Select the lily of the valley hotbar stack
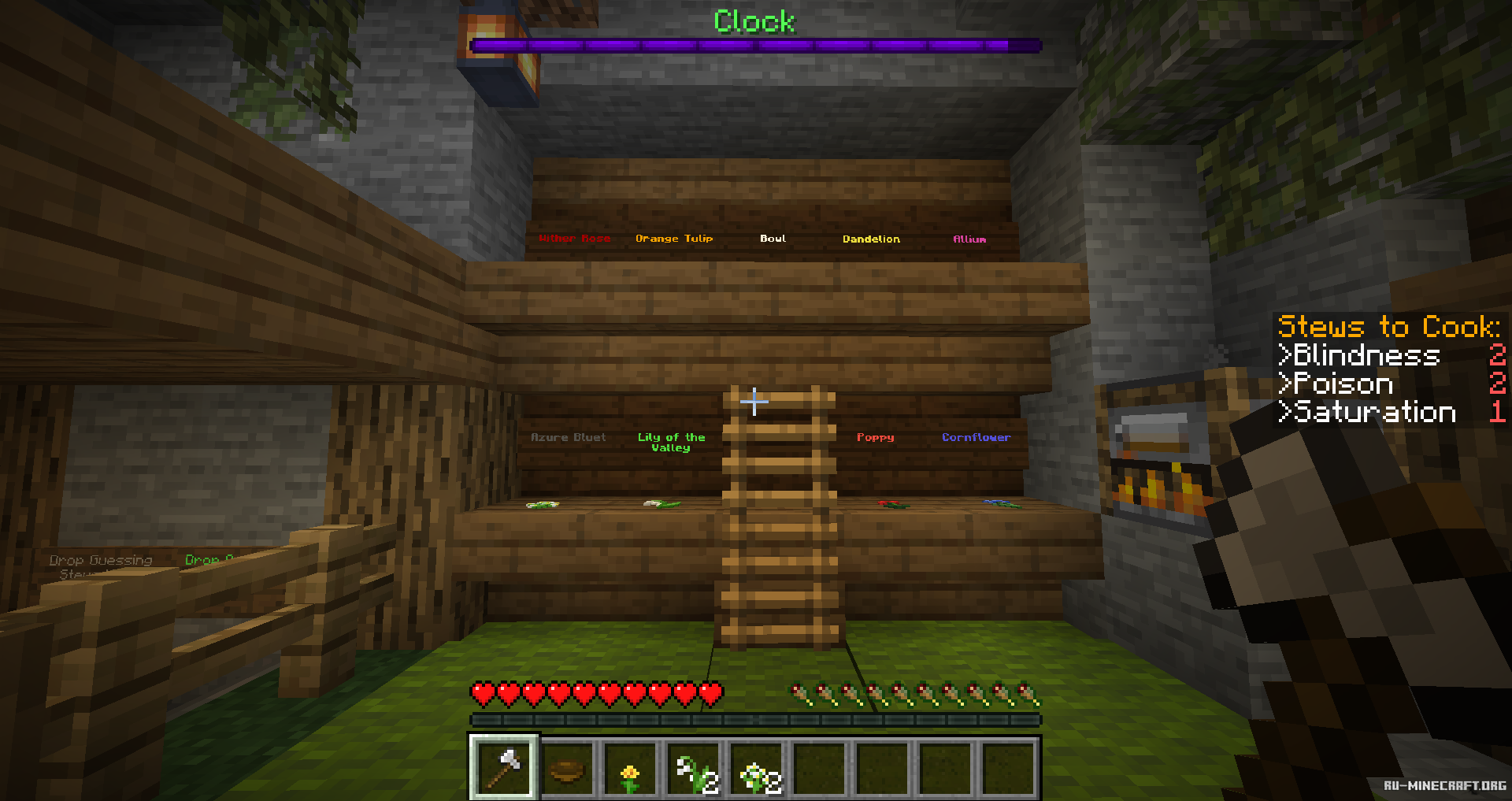This screenshot has height=801, width=1512. [694, 769]
